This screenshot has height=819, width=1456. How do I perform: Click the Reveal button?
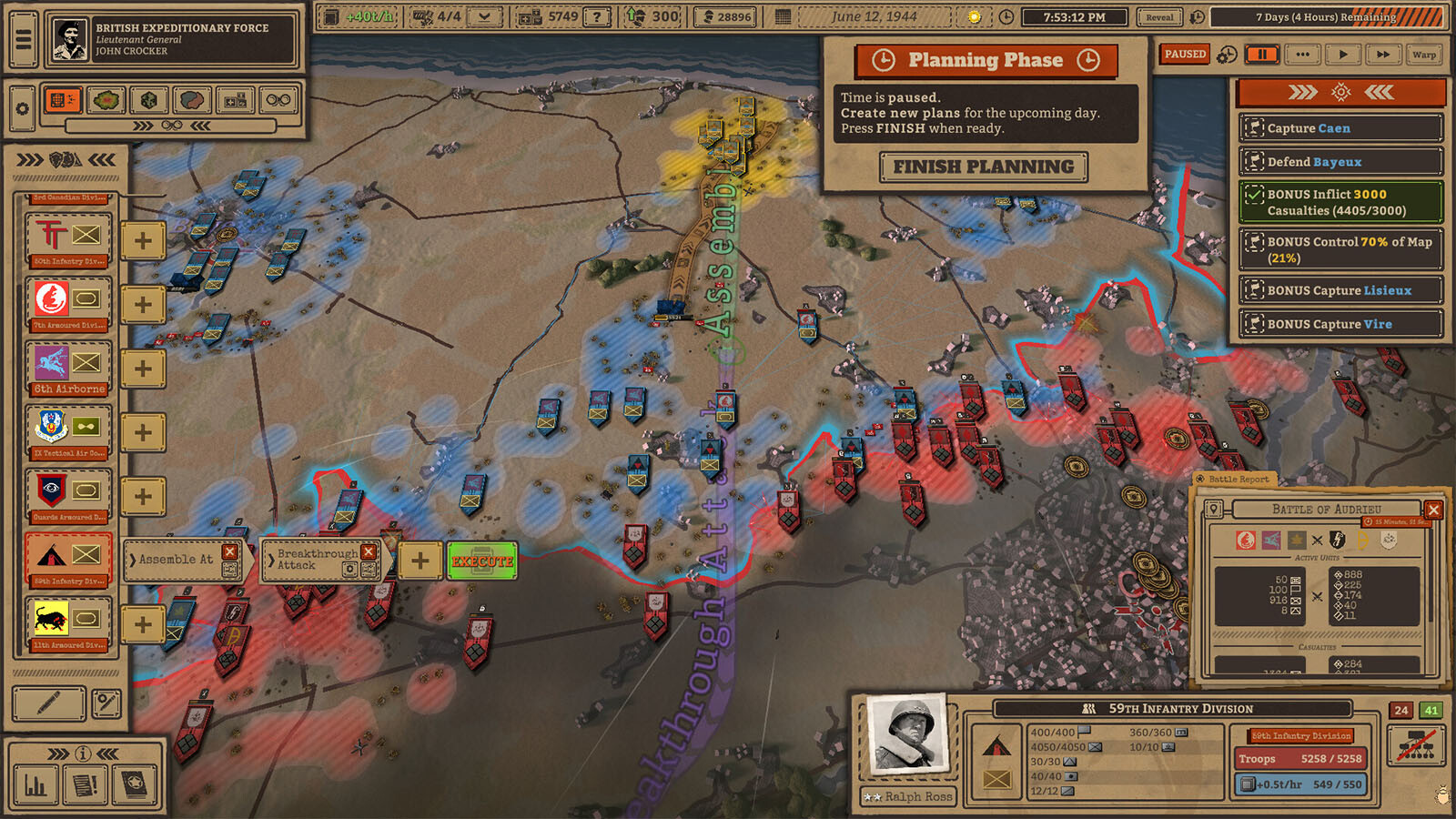1159,17
